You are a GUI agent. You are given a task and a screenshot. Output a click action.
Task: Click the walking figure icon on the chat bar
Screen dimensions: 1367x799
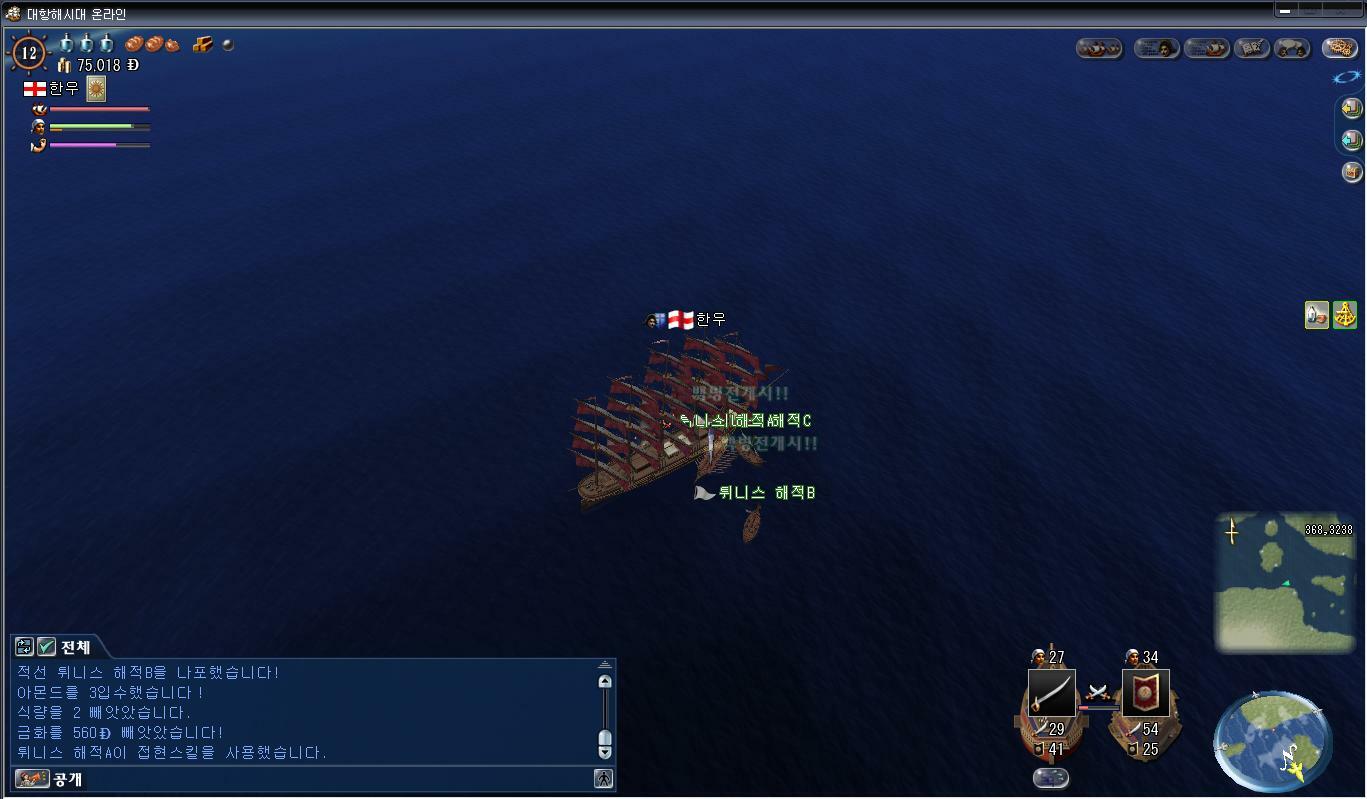click(605, 780)
